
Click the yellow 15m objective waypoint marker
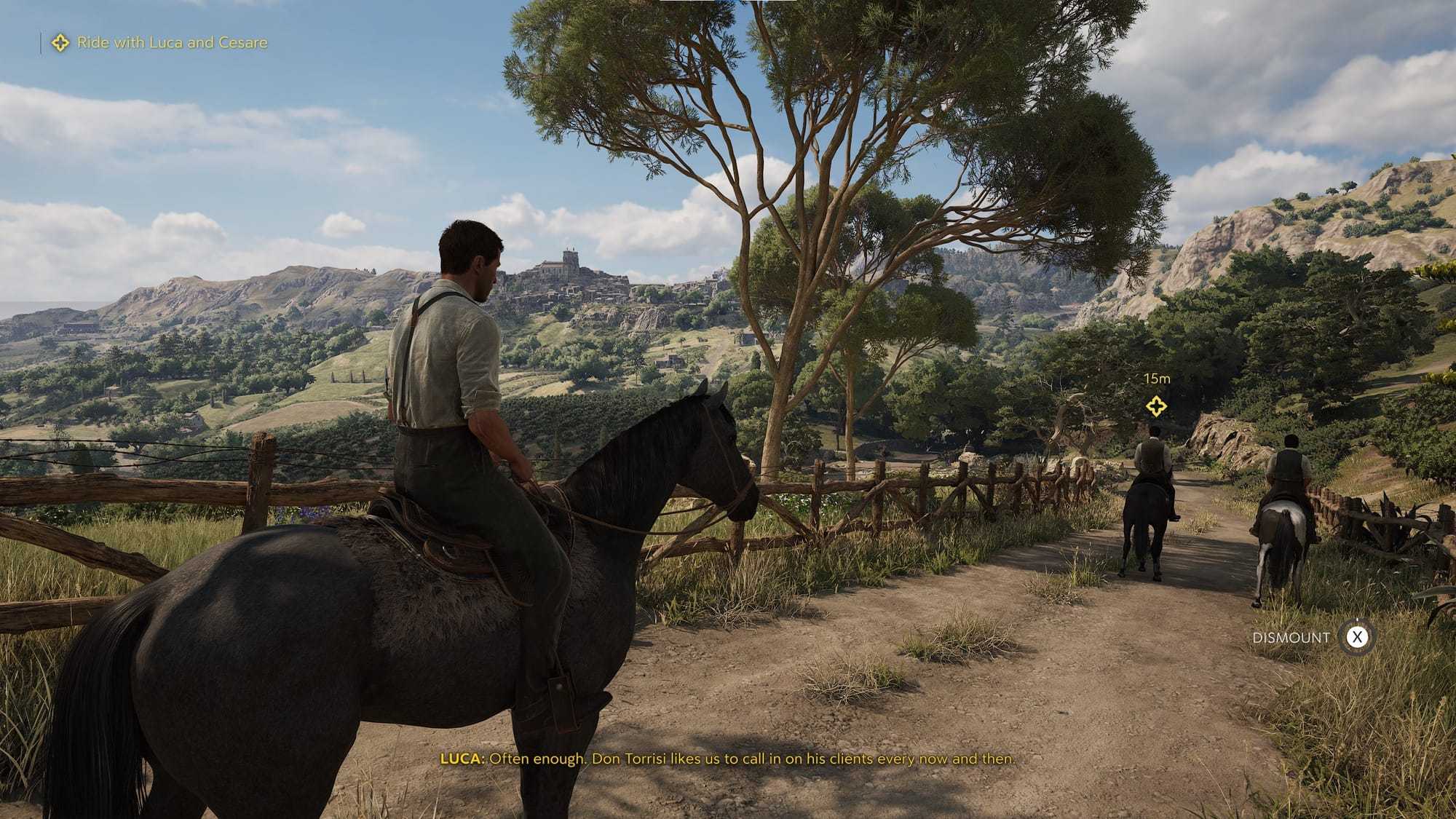[x=1156, y=405]
